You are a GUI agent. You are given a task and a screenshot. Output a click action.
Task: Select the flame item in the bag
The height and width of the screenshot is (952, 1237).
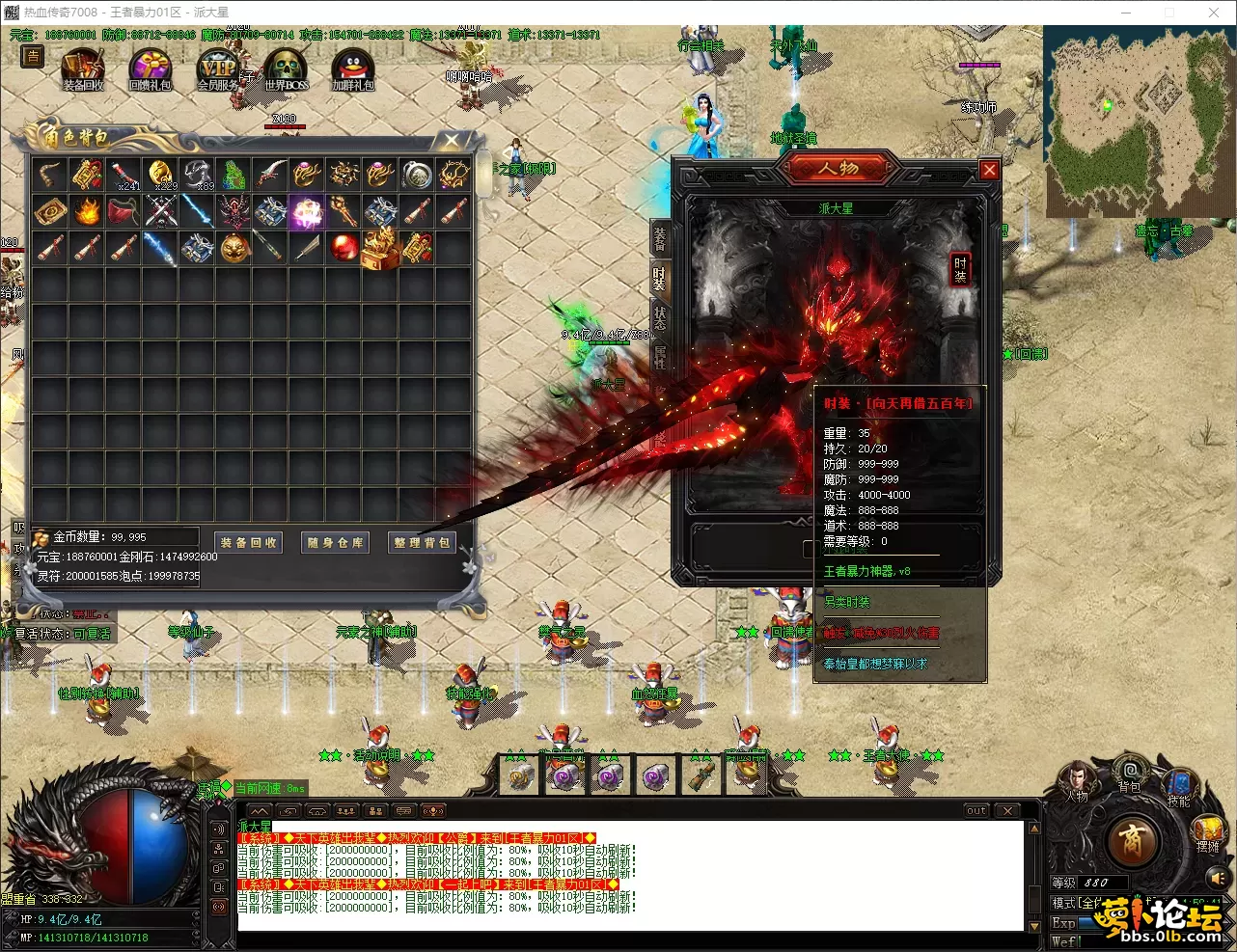point(87,211)
